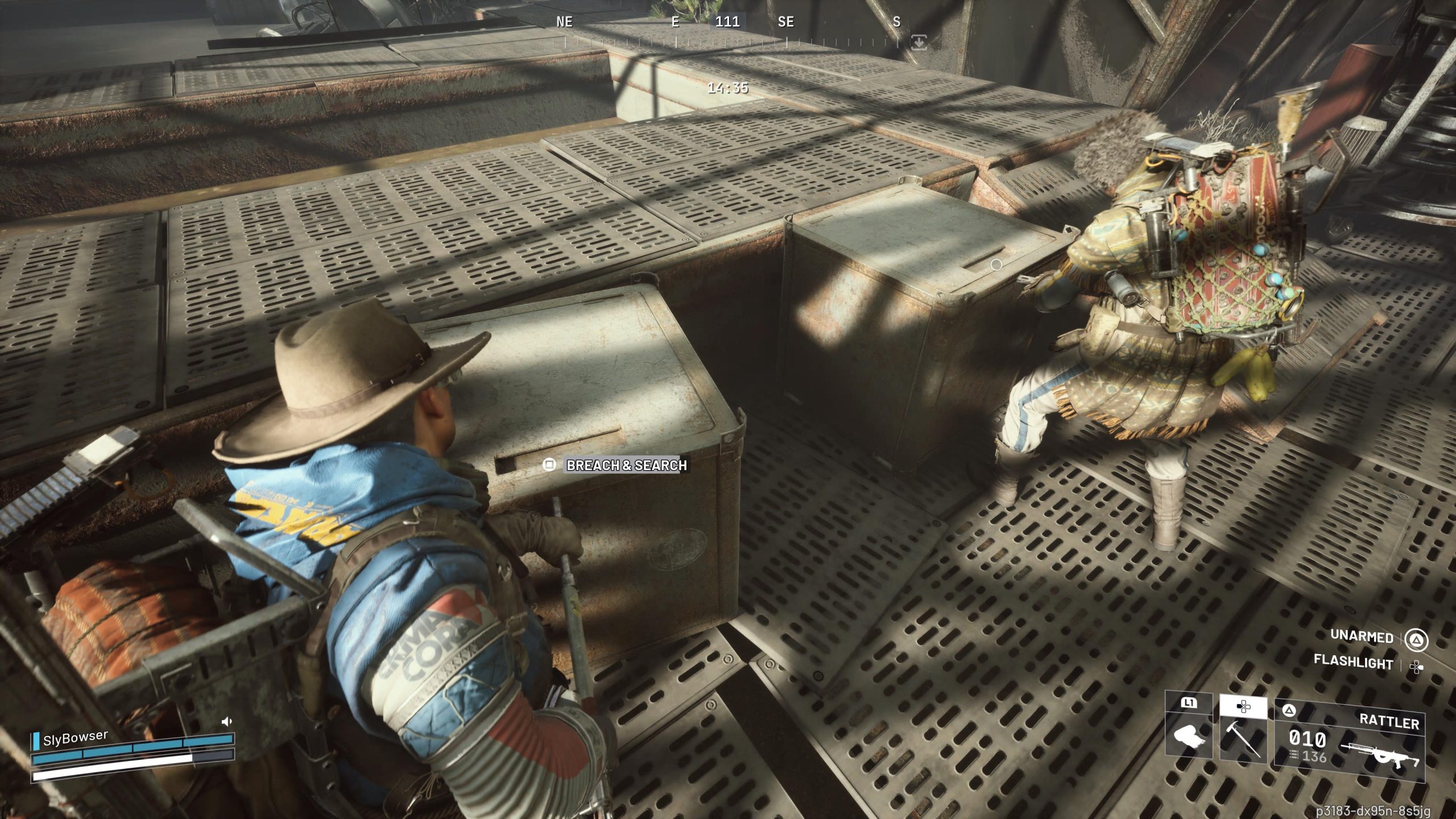Select the down-arrow marker on the compass
Image resolution: width=1456 pixels, height=819 pixels.
(x=919, y=42)
